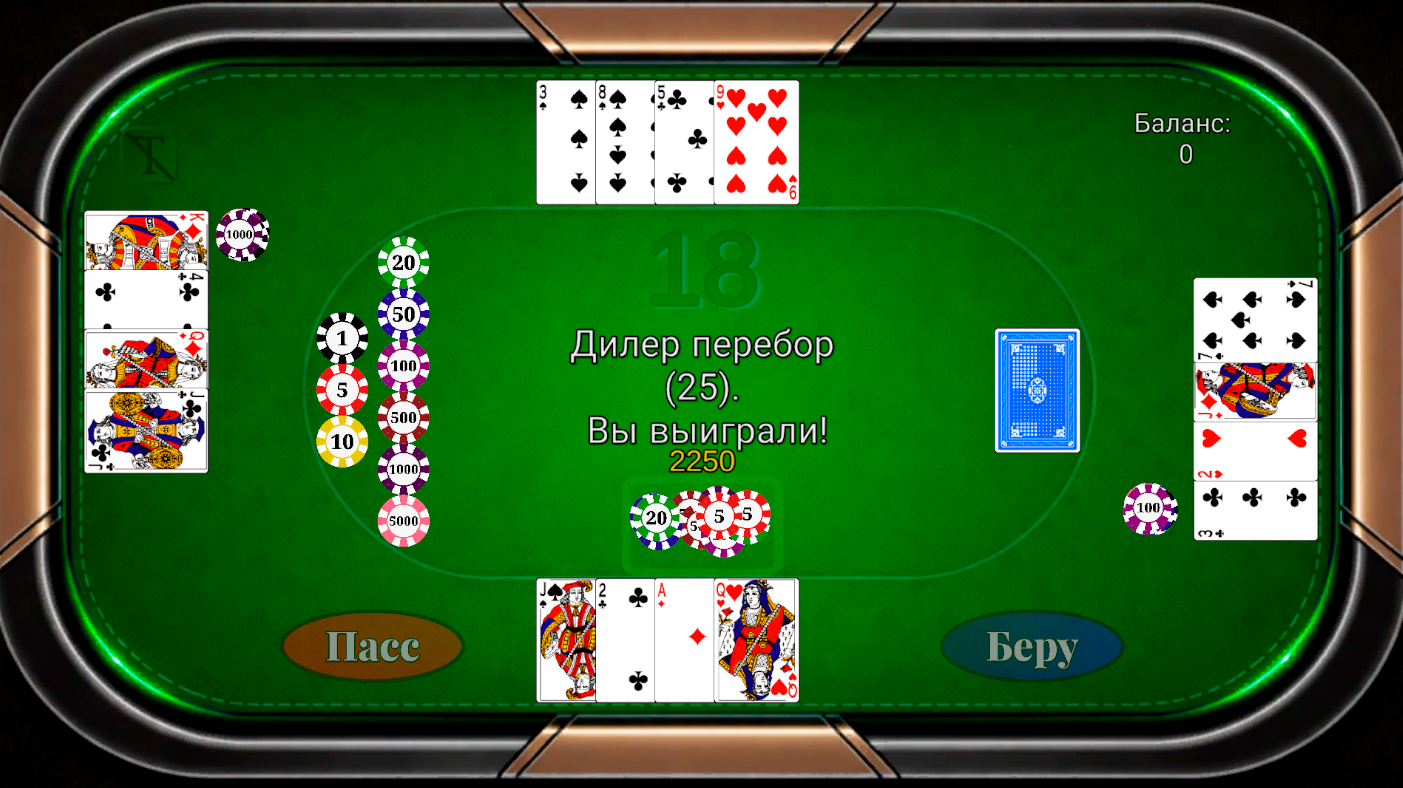Select the 100 chip in the chip stack
Screen dimensions: 1403x788
[405, 365]
